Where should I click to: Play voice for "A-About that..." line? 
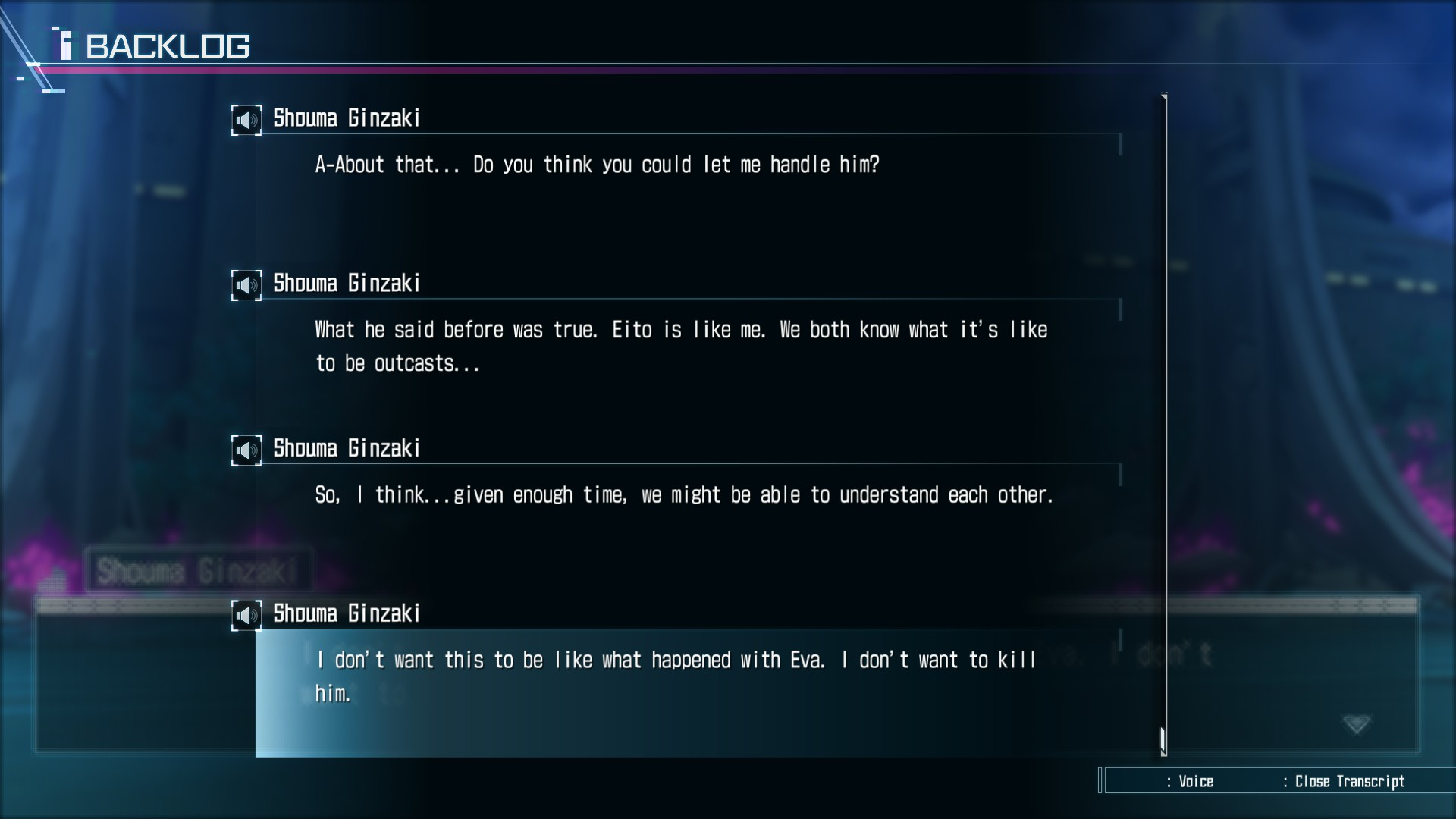pos(246,120)
